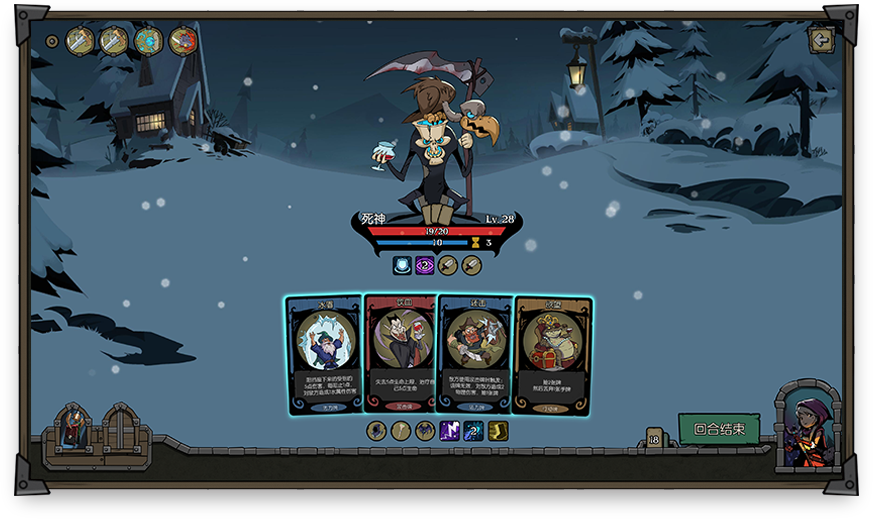The image size is (873, 519).
Task: View the golden boot status icon
Action: point(498,431)
